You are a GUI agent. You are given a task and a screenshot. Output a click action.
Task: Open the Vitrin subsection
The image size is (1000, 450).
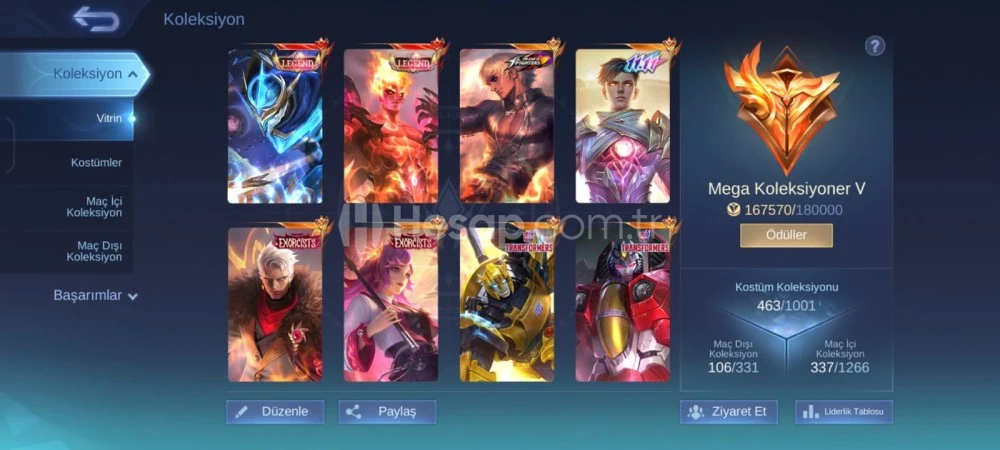(108, 118)
